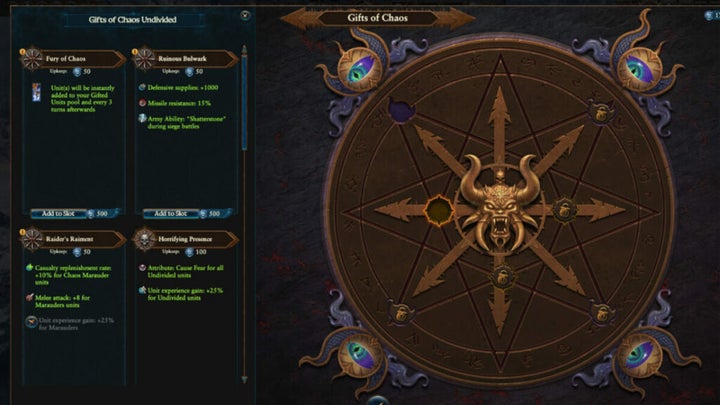
Task: Close the Gifts of Chaos Undivided panel
Action: click(246, 15)
